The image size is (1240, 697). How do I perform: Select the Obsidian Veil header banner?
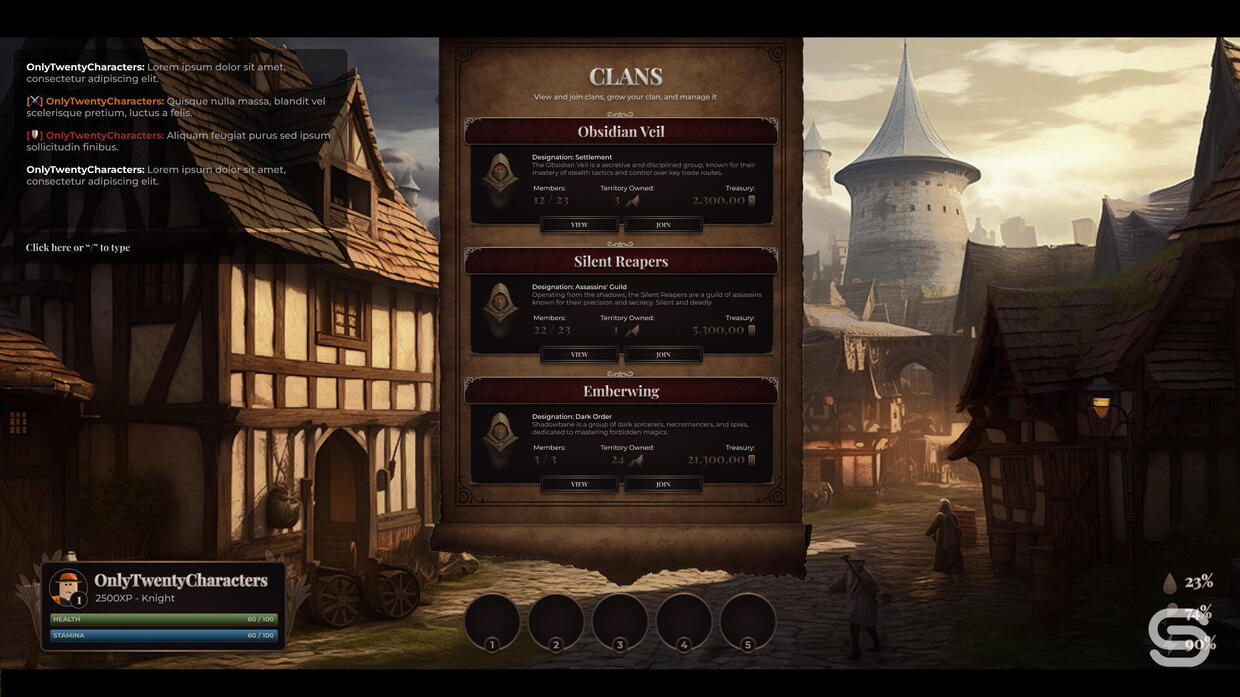[621, 132]
